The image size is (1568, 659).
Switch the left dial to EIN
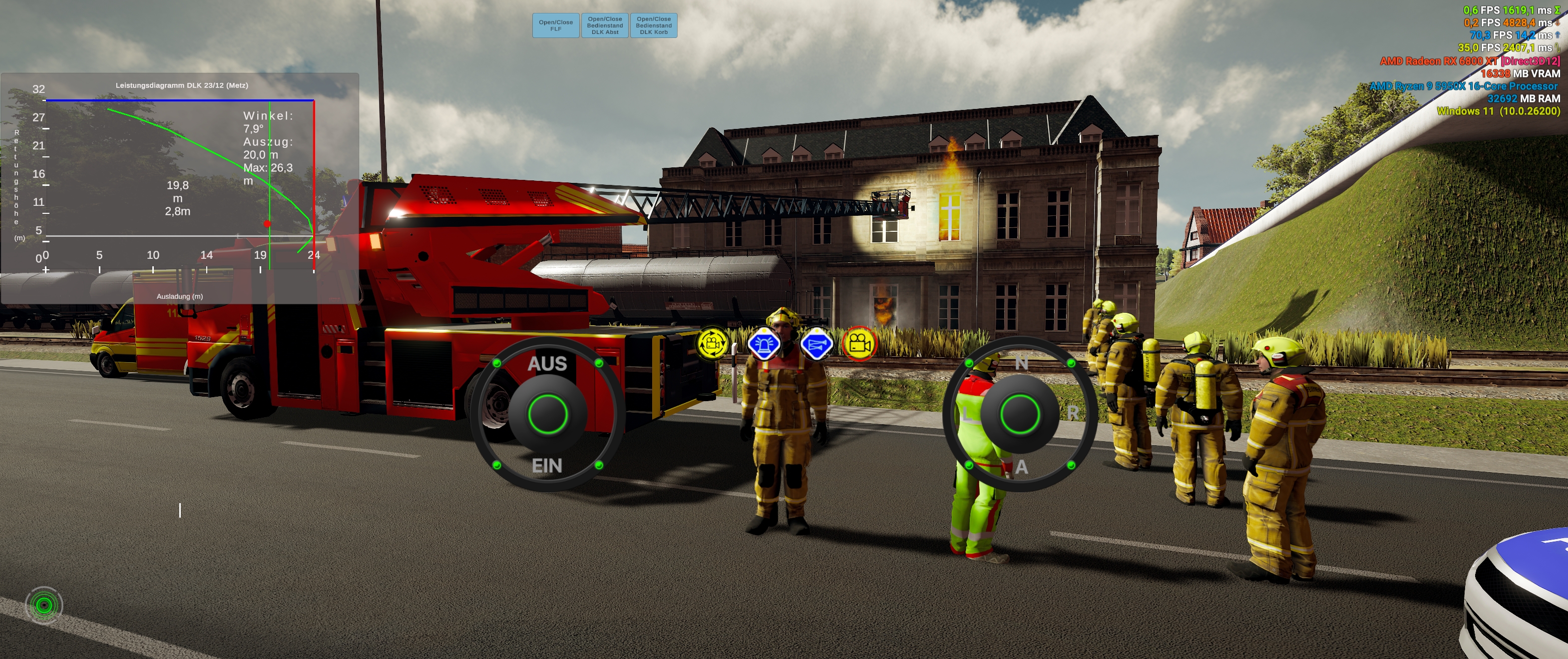(547, 466)
